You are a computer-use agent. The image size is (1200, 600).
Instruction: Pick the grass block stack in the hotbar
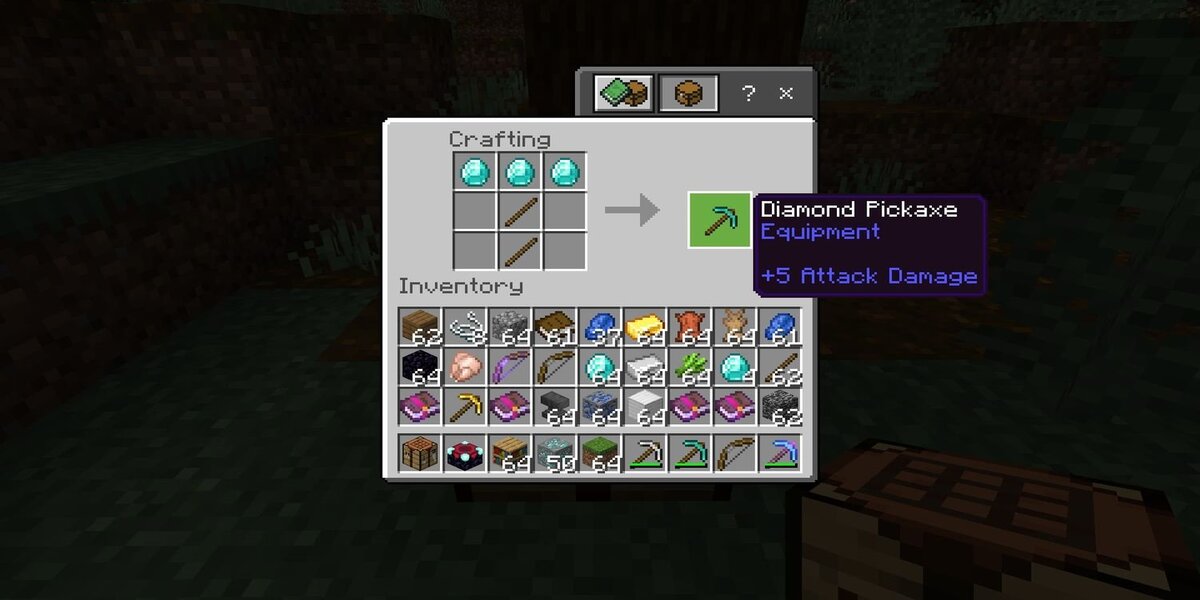(600, 453)
